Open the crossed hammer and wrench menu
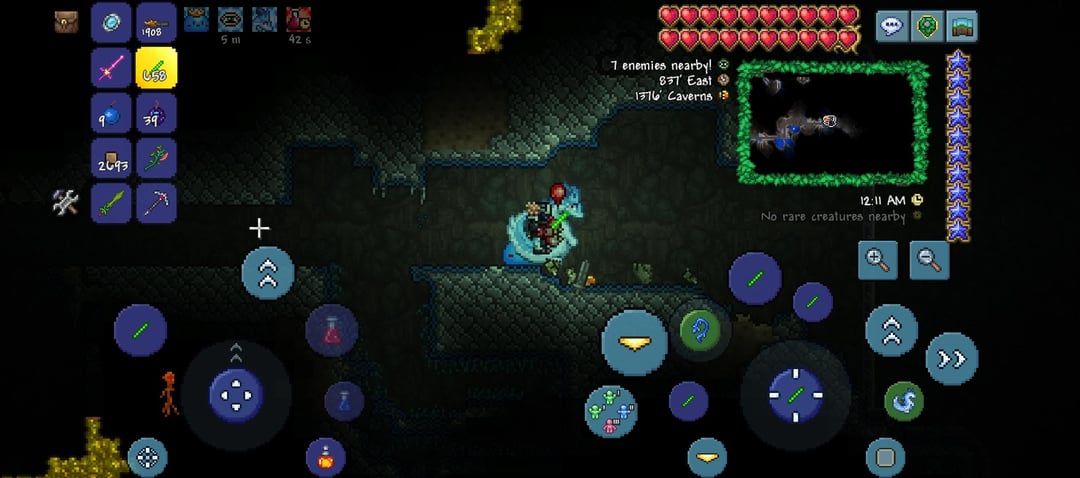 click(66, 203)
